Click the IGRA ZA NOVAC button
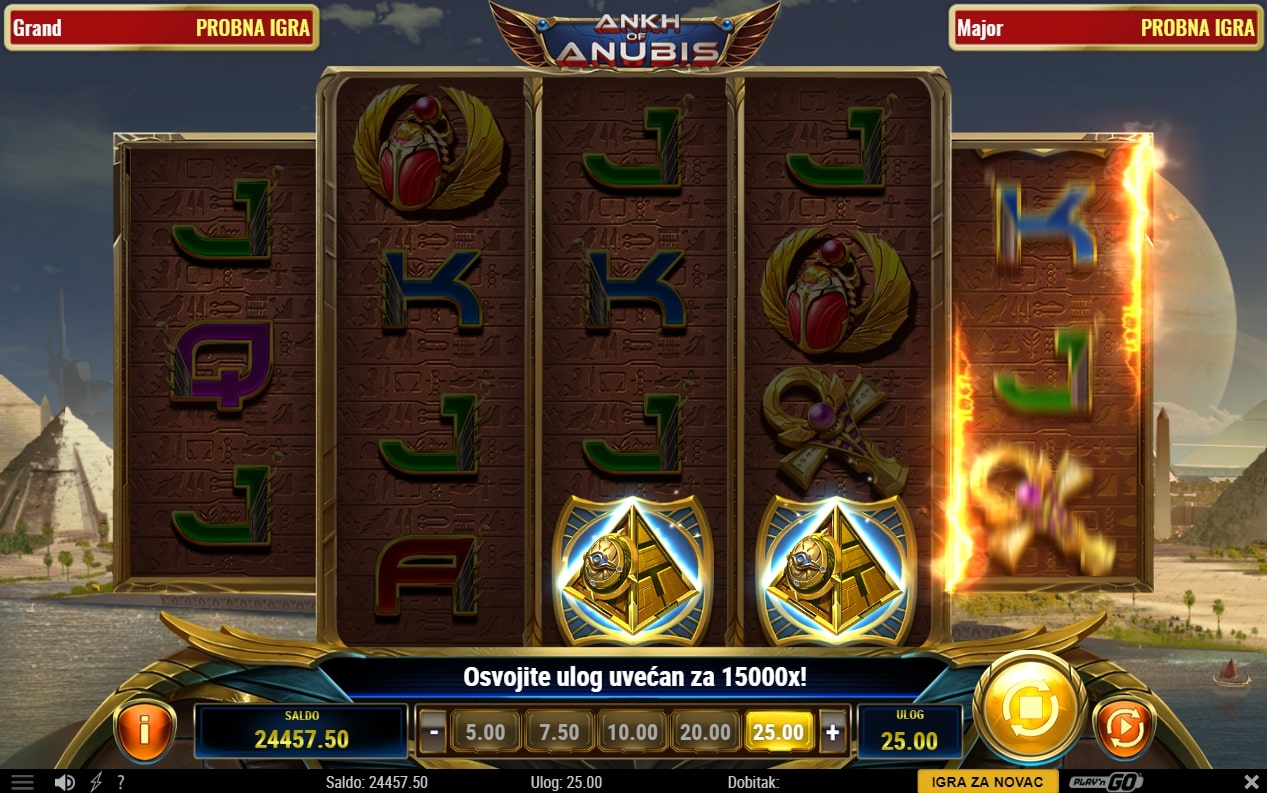The image size is (1267, 793). coord(987,782)
